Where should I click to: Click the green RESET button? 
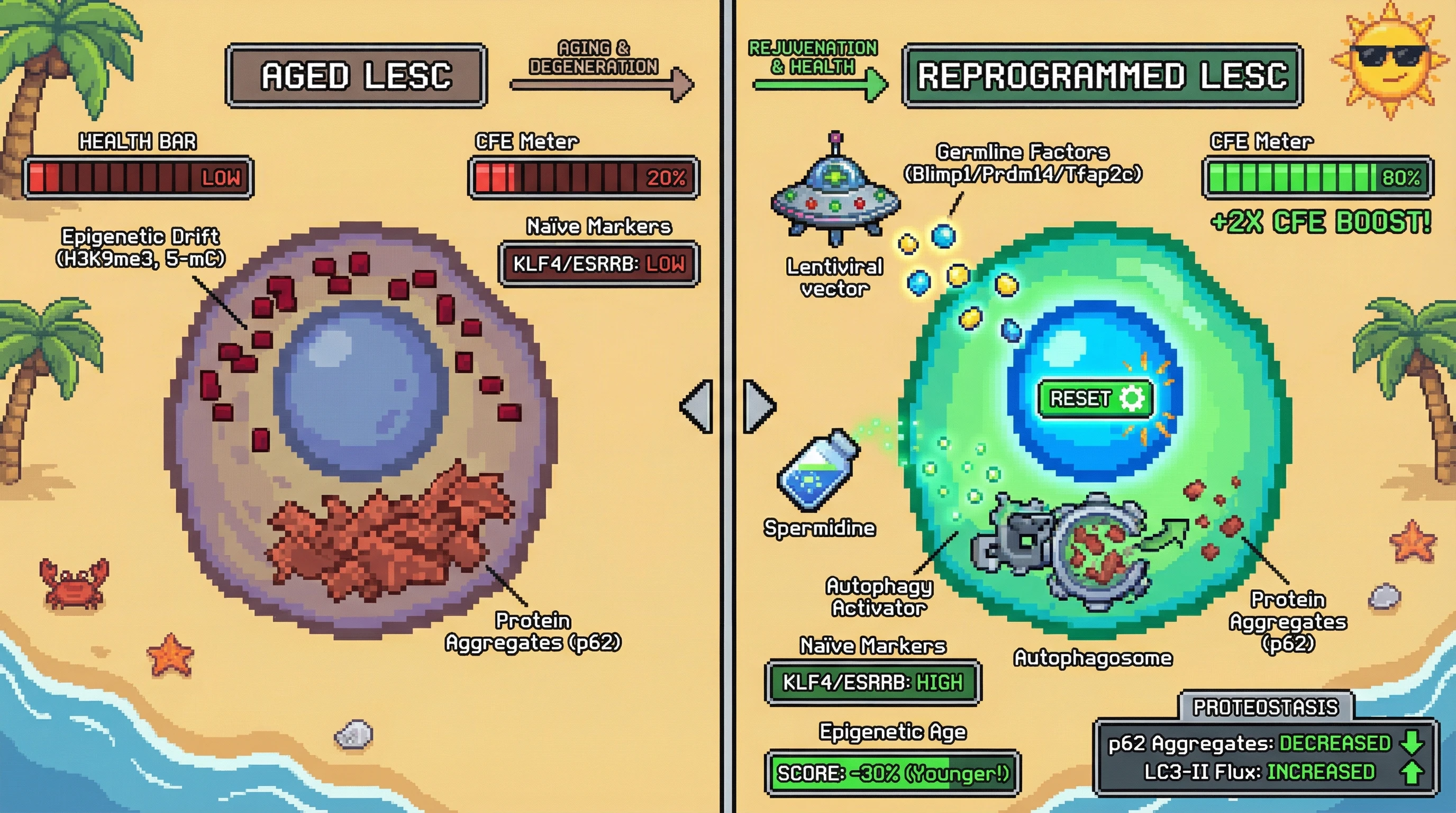point(1095,399)
